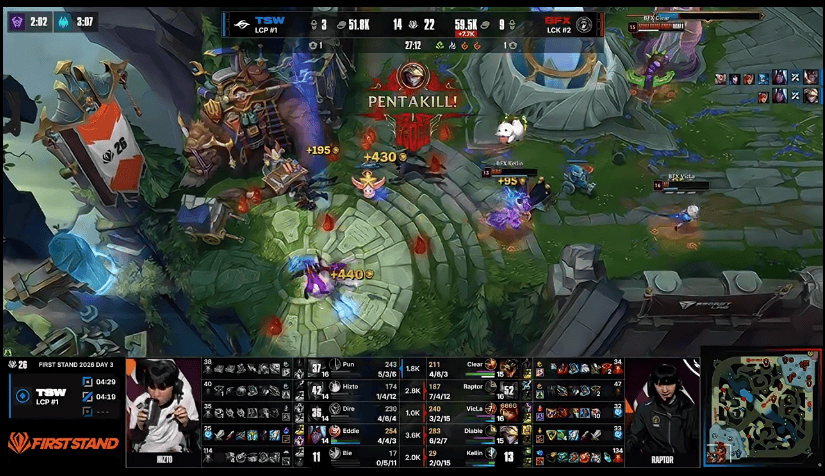Screen dimensions: 825x476
Task: Click the FIRST STAND tournament logo
Action: pyautogui.click(x=62, y=442)
